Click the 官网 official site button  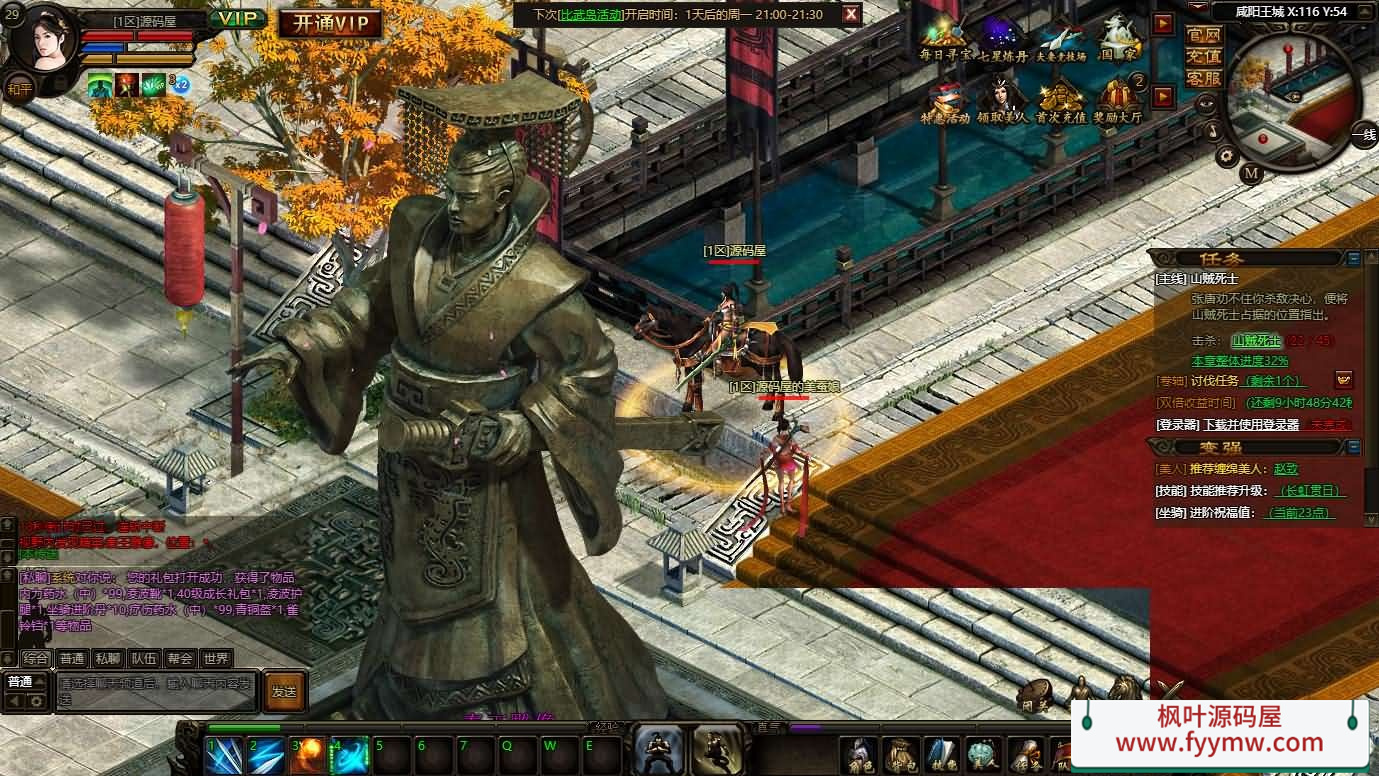pos(1203,35)
